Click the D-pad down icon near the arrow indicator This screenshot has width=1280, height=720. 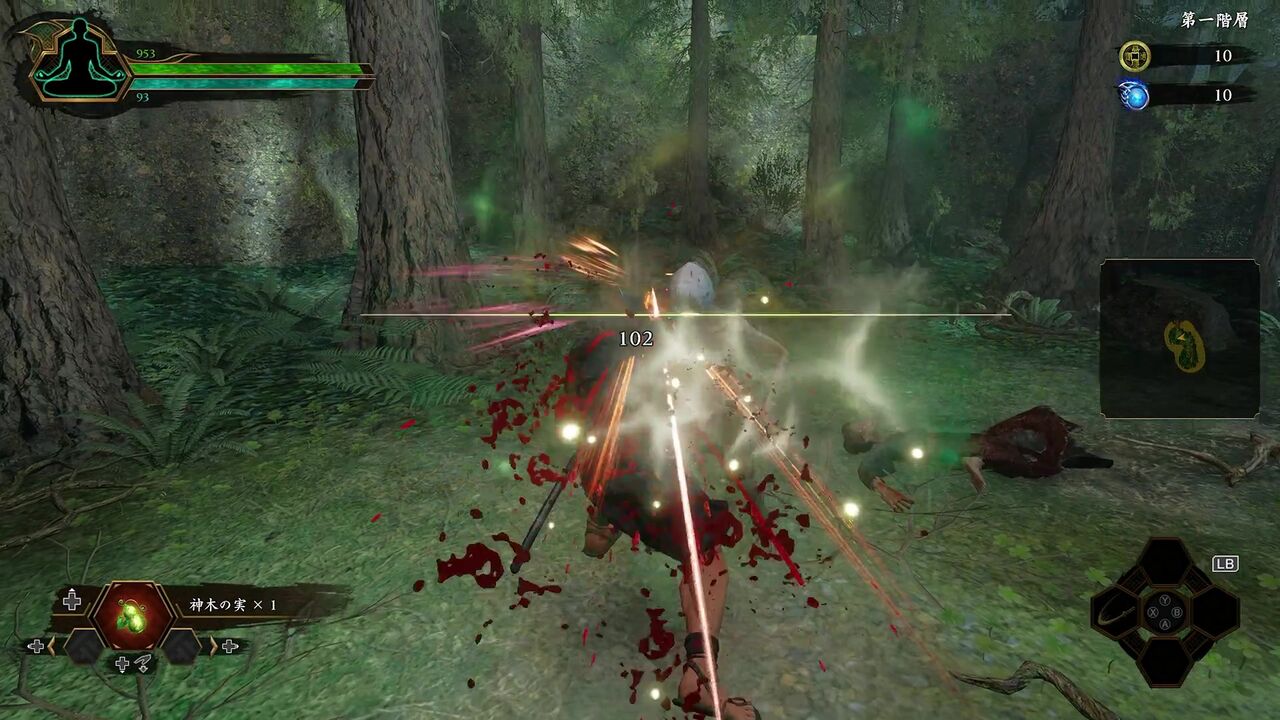point(122,664)
